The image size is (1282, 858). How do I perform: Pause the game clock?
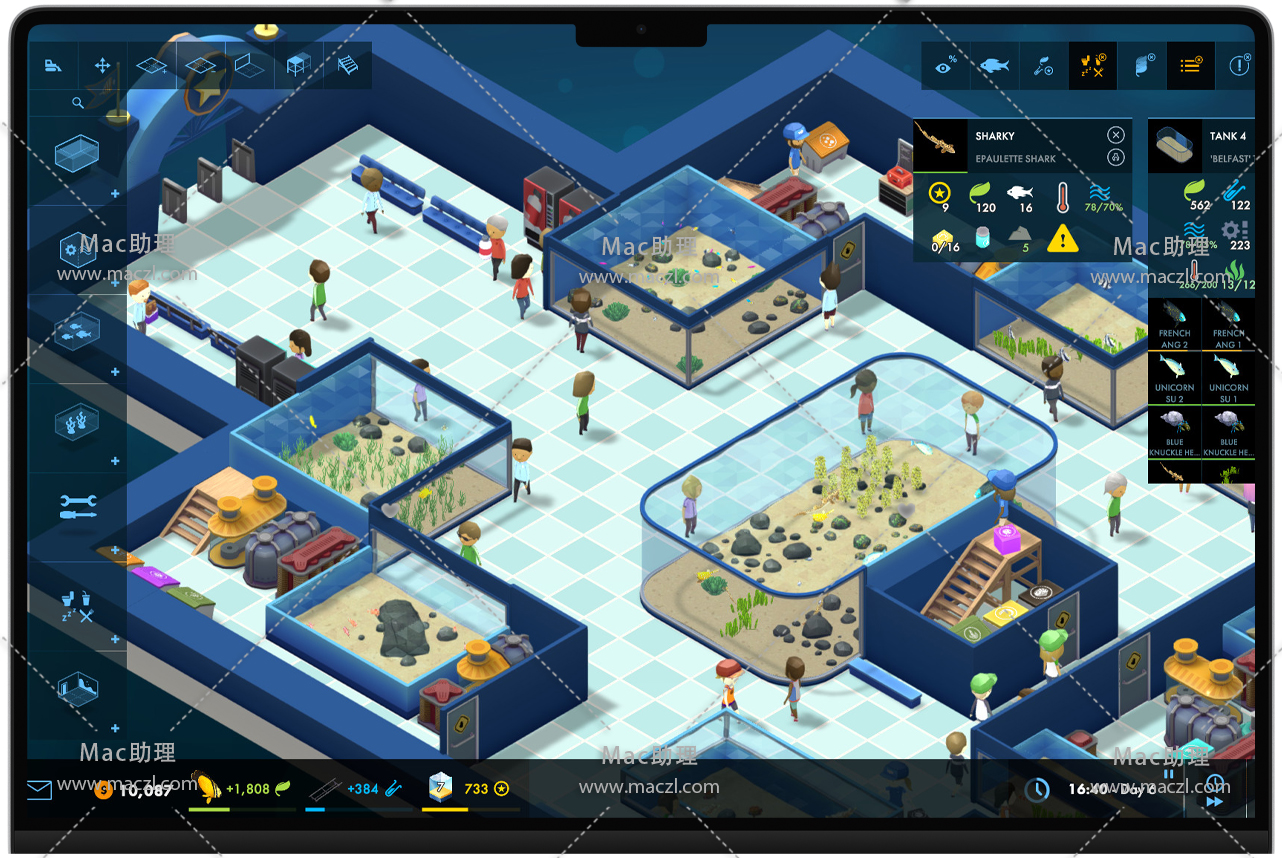(x=1168, y=774)
